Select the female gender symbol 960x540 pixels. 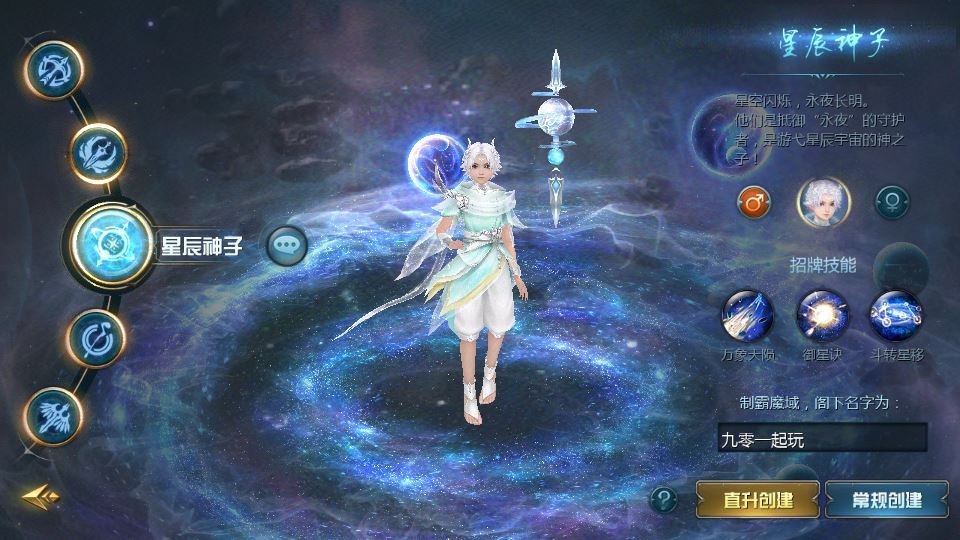click(891, 203)
